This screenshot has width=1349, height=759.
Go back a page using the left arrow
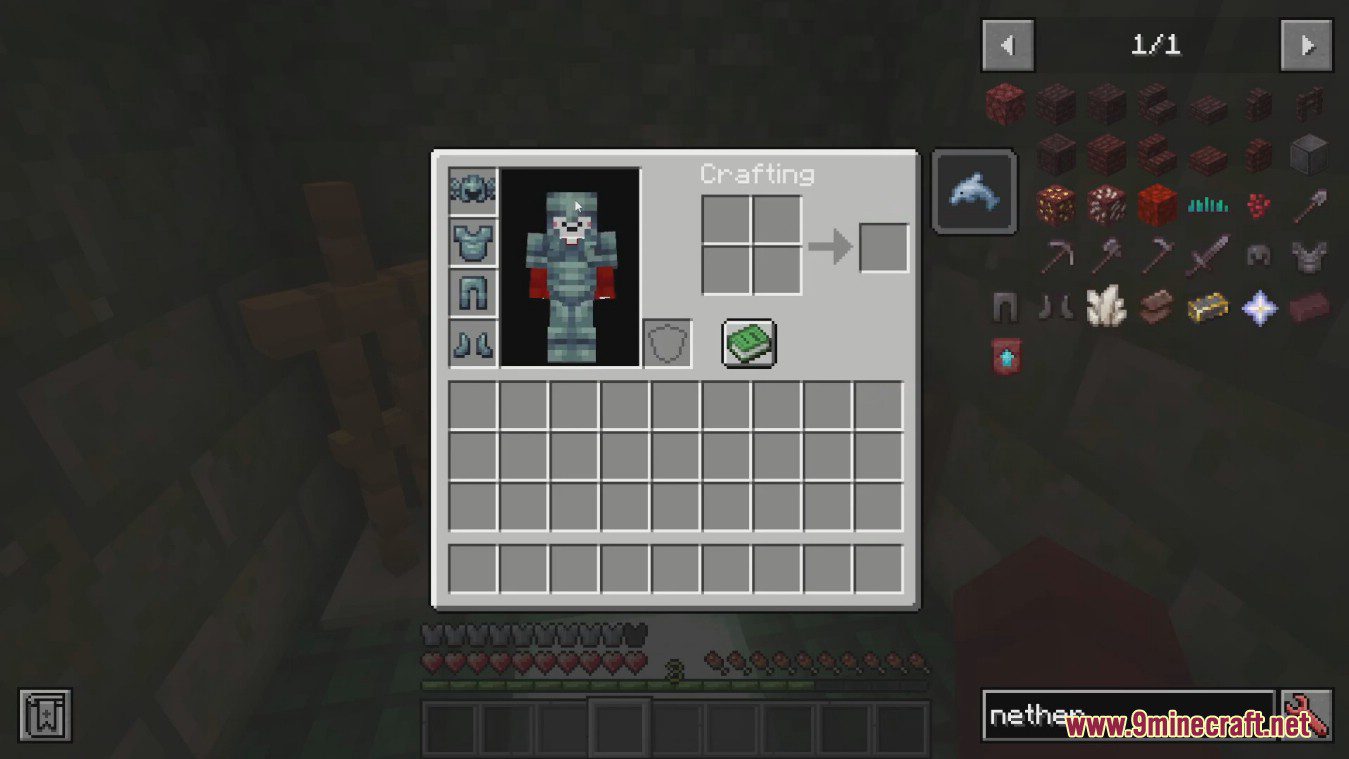[1008, 45]
